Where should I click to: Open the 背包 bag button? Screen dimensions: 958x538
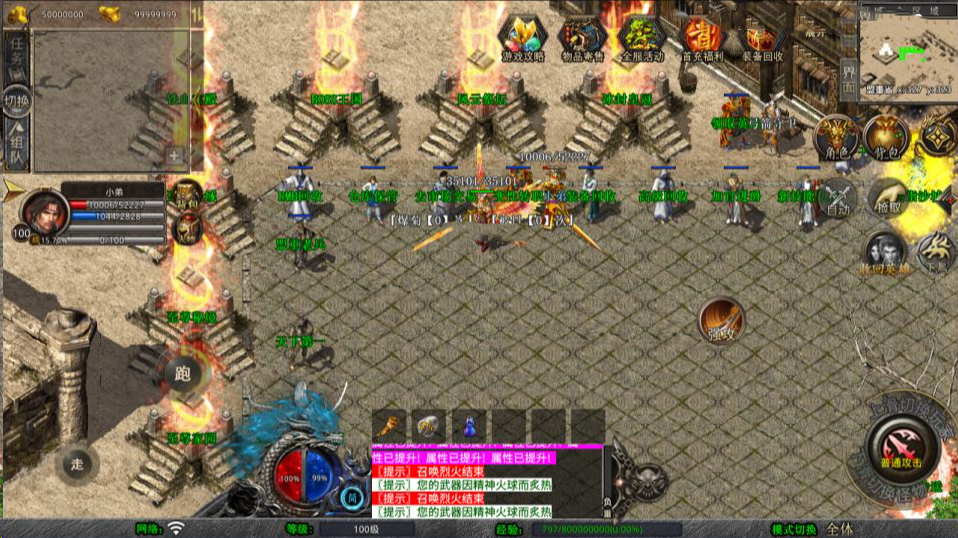886,138
